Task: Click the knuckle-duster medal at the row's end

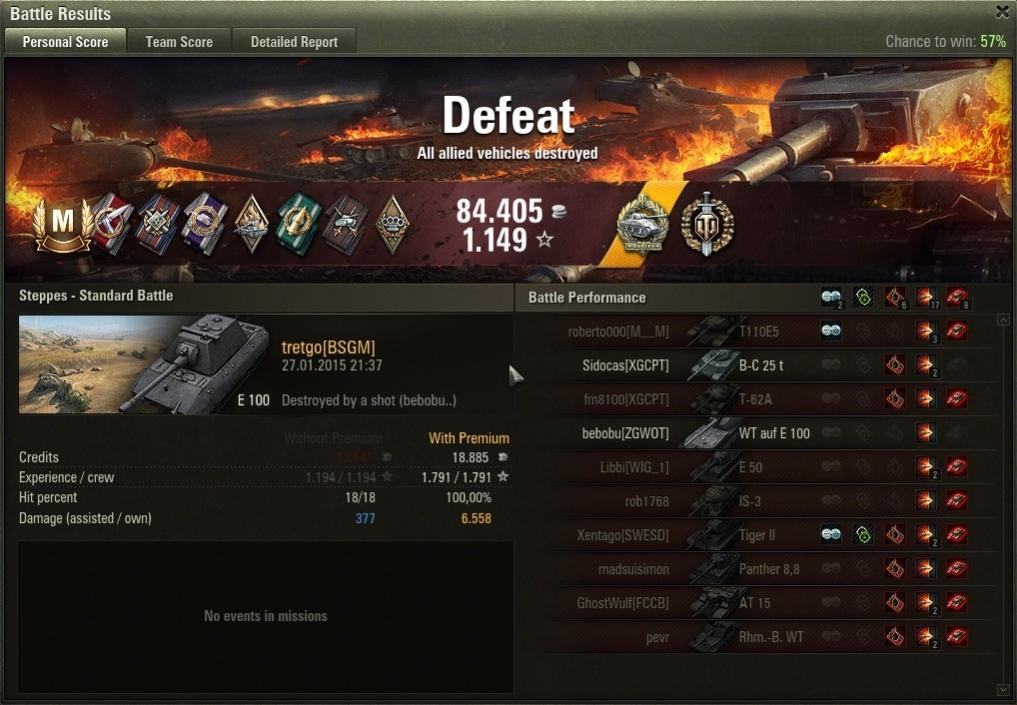Action: [x=391, y=223]
